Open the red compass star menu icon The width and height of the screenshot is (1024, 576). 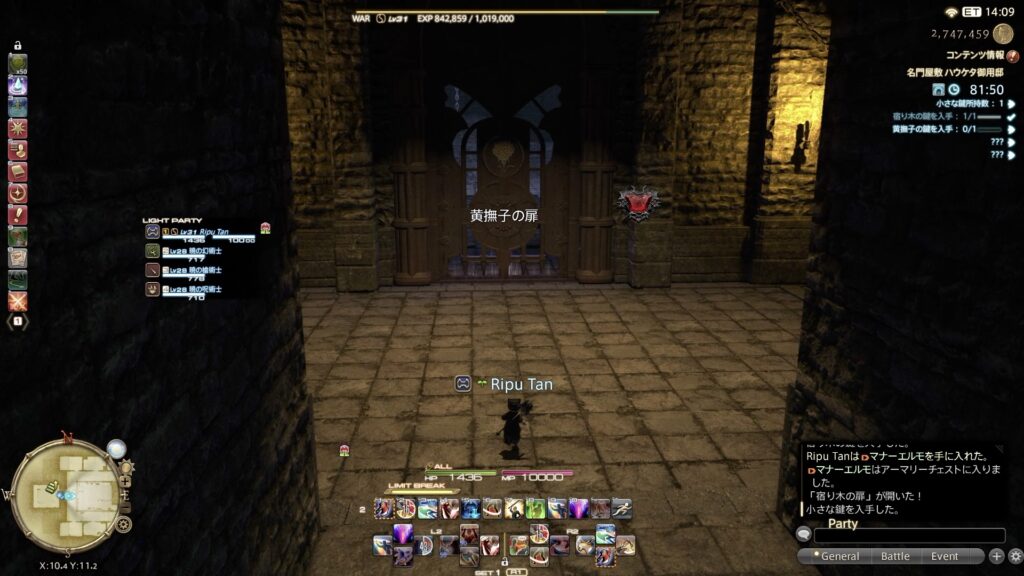click(x=18, y=193)
